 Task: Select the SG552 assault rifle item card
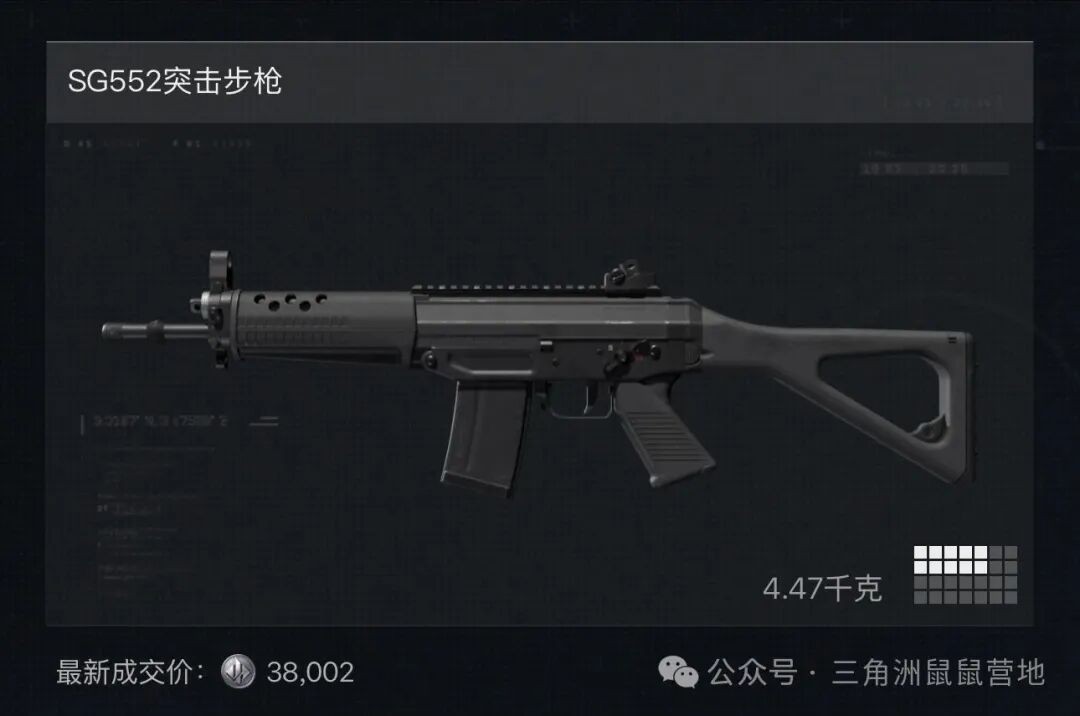point(539,370)
